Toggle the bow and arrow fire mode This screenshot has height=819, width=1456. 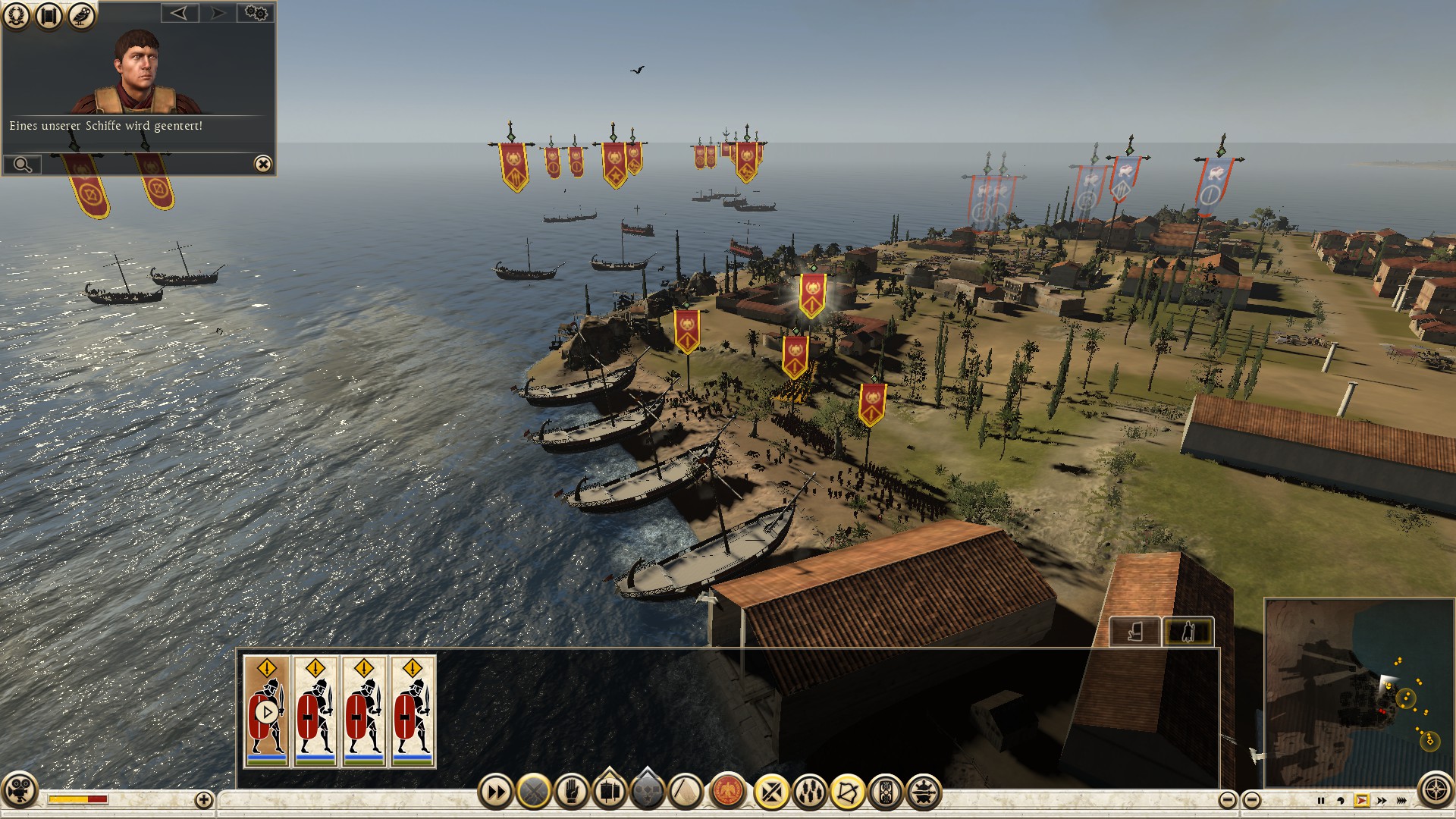tap(847, 792)
